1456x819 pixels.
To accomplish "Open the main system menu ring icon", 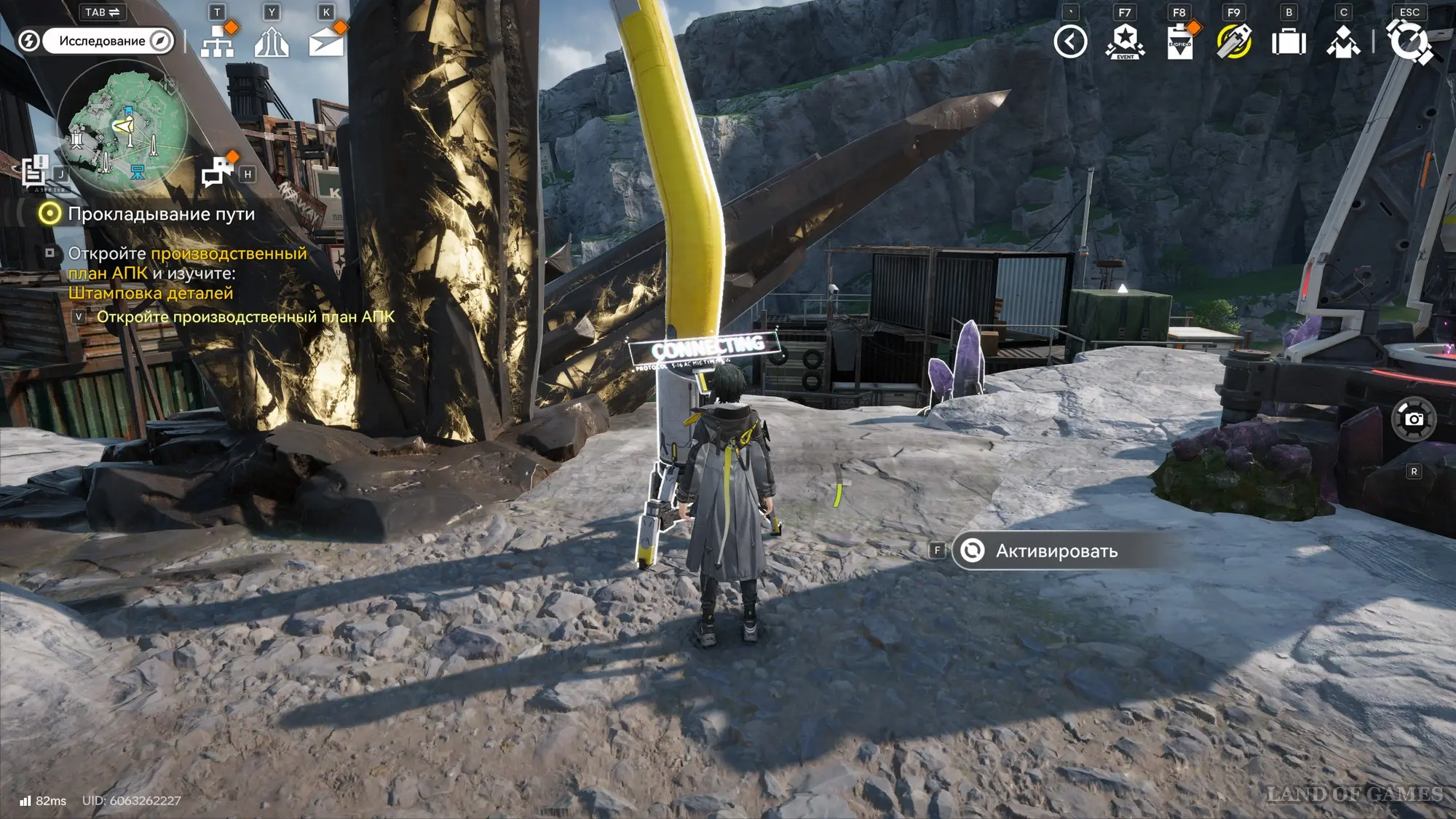I will (x=1409, y=41).
